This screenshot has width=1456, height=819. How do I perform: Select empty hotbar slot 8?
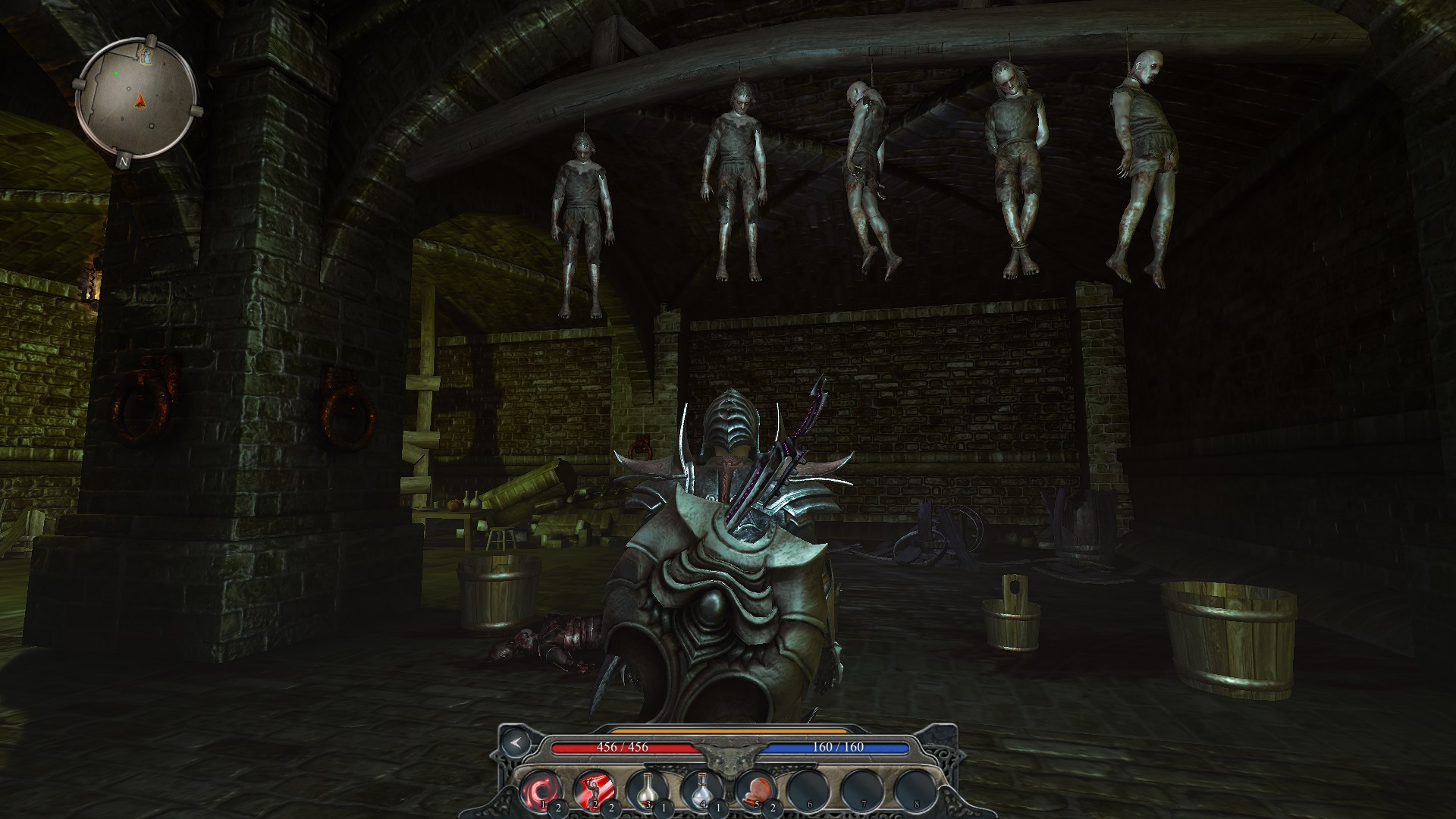coord(913,790)
